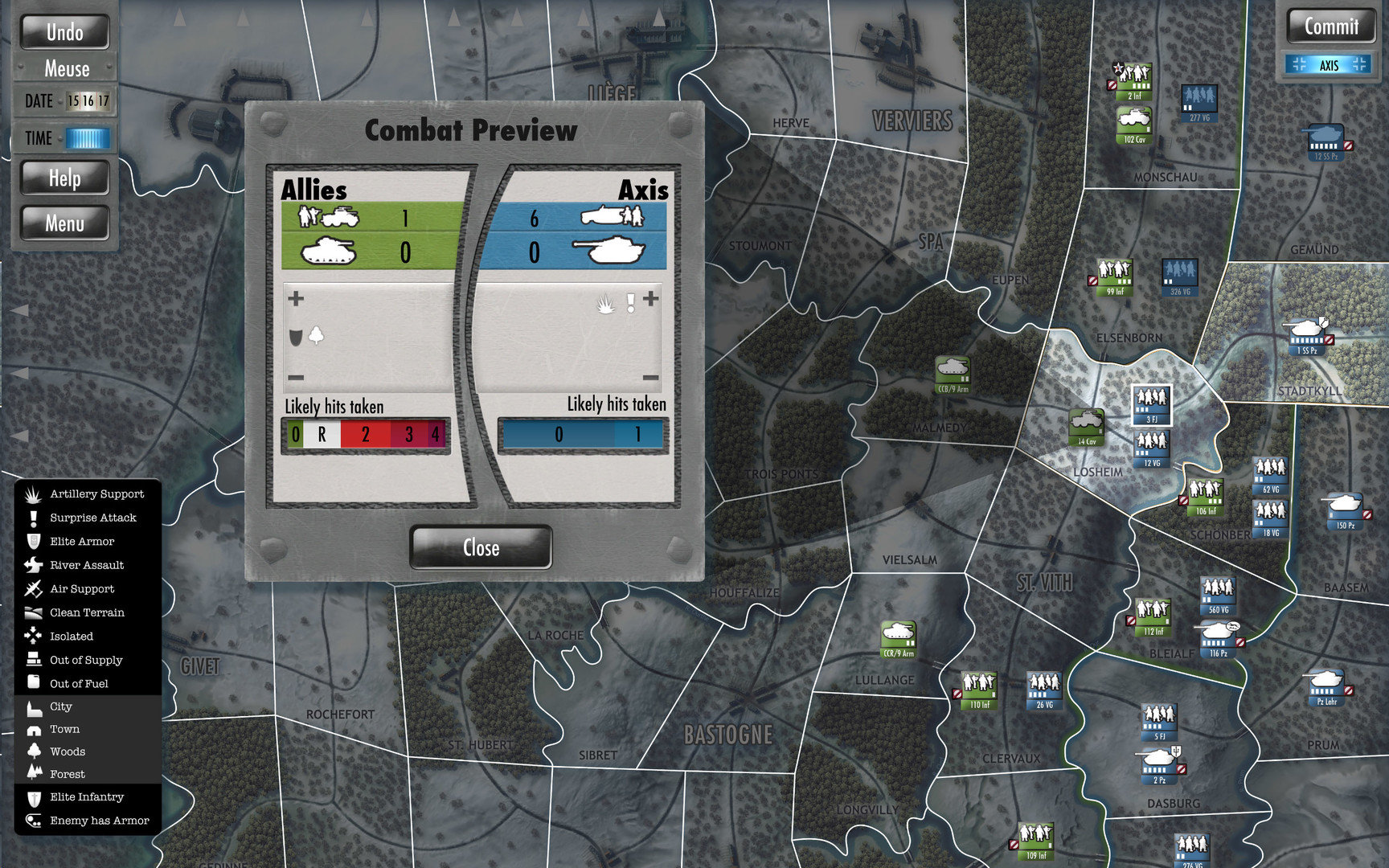Open the game Menu

(64, 223)
